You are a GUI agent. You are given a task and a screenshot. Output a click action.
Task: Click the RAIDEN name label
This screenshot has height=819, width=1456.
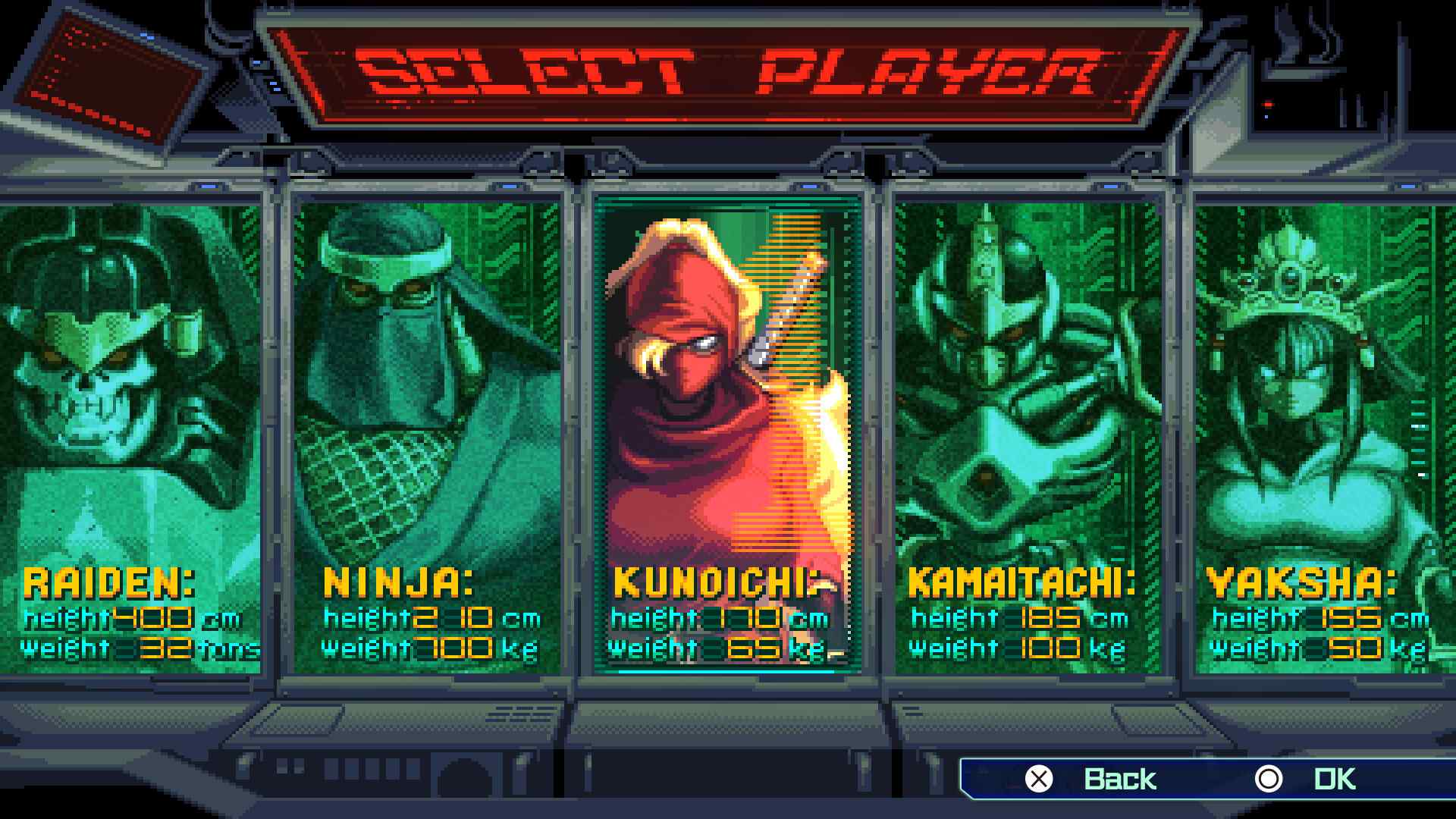point(110,584)
